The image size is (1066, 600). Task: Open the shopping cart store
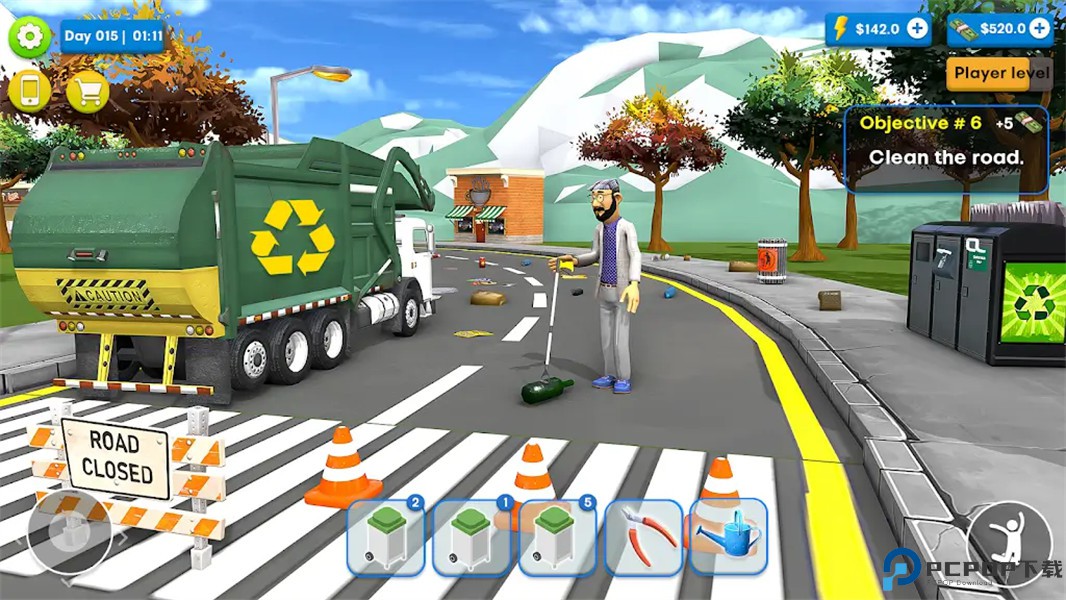click(88, 92)
